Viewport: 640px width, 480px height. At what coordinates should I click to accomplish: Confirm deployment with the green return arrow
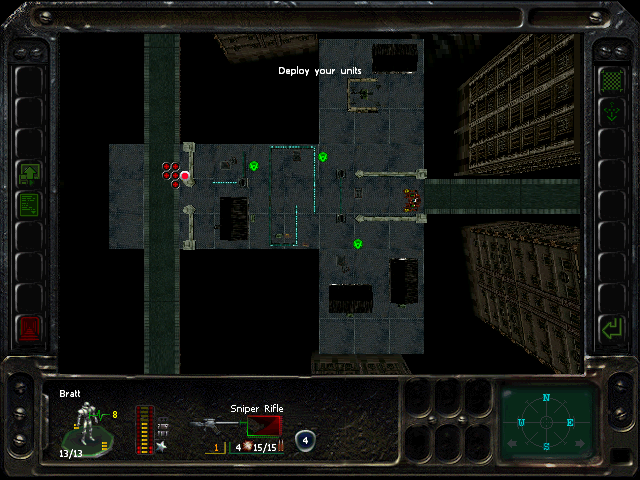click(x=609, y=327)
